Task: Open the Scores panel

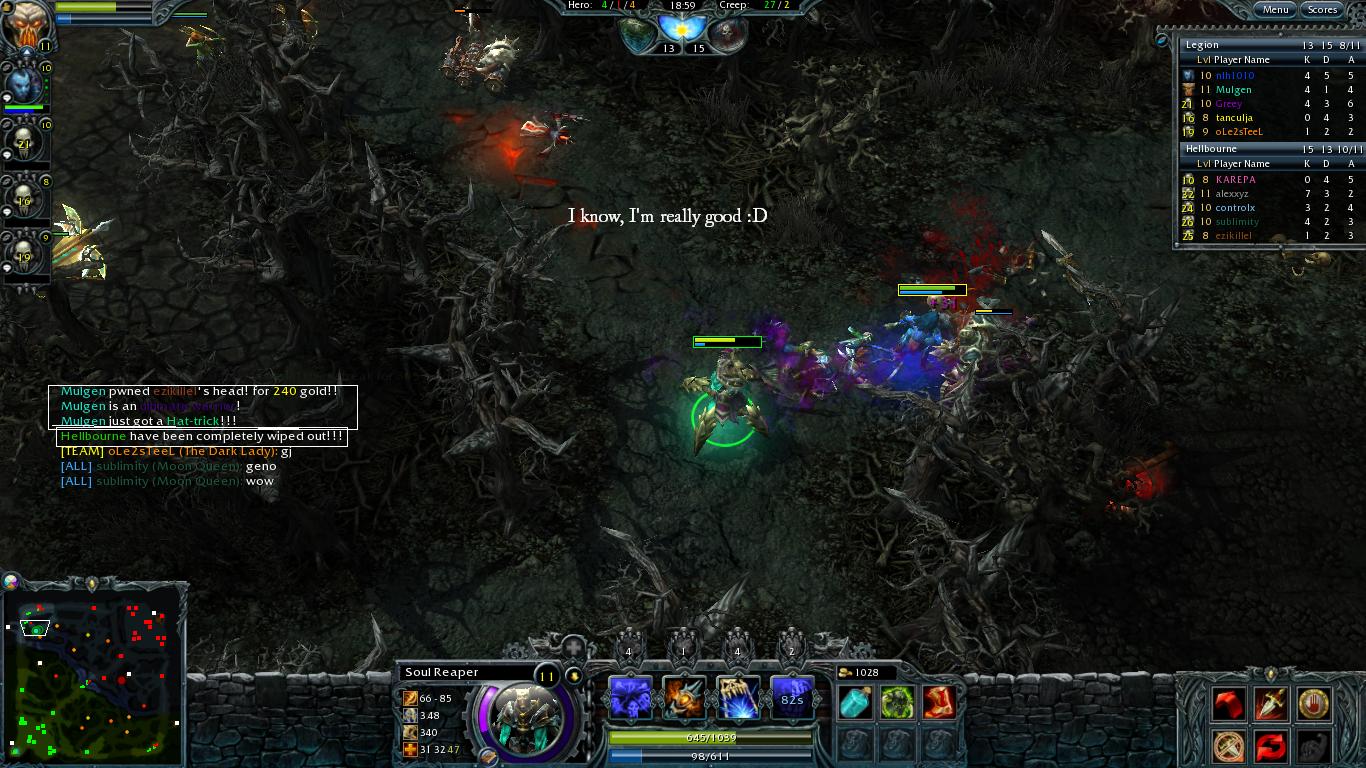Action: pos(1322,9)
